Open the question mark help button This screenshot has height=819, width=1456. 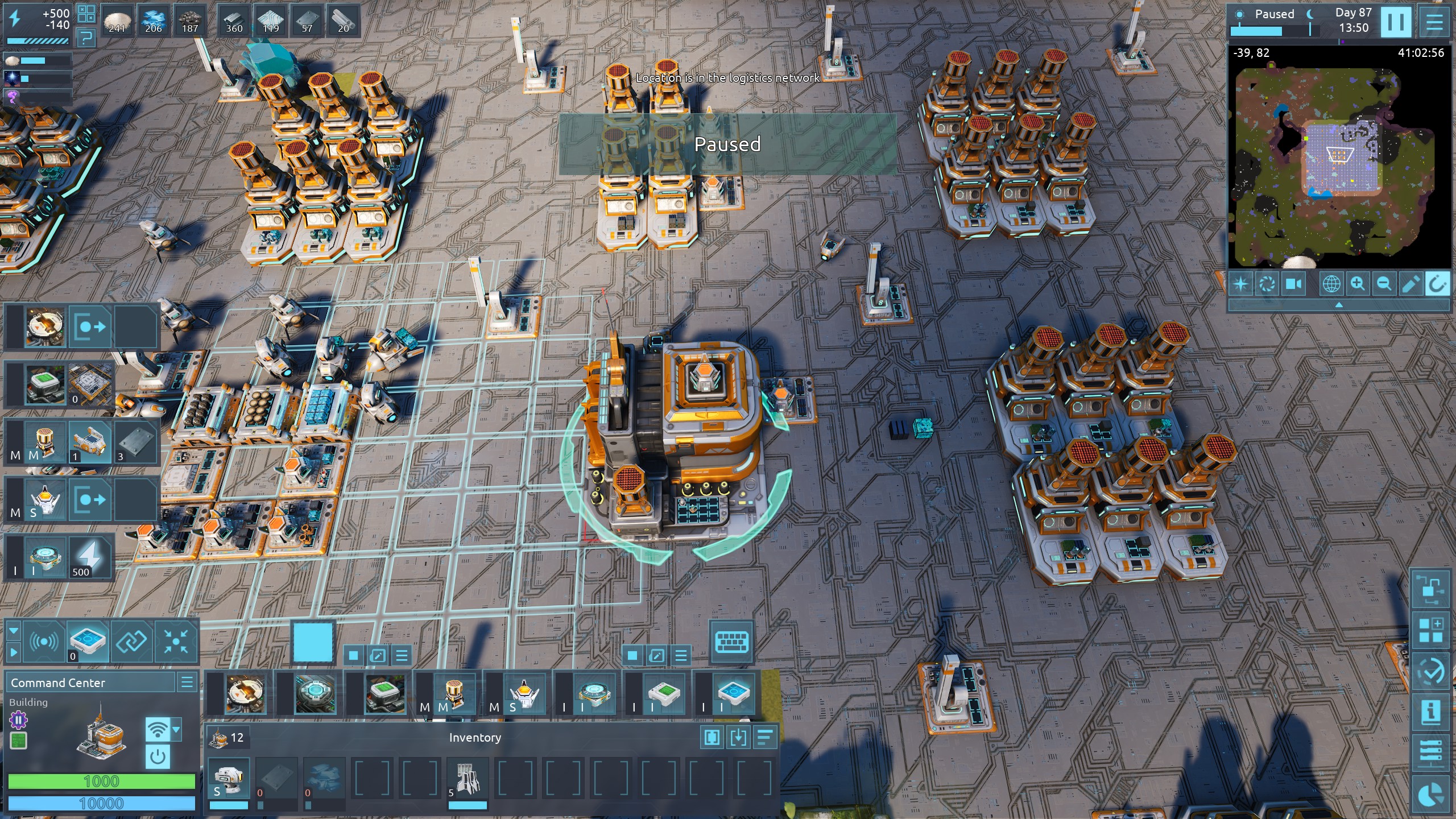[86, 38]
